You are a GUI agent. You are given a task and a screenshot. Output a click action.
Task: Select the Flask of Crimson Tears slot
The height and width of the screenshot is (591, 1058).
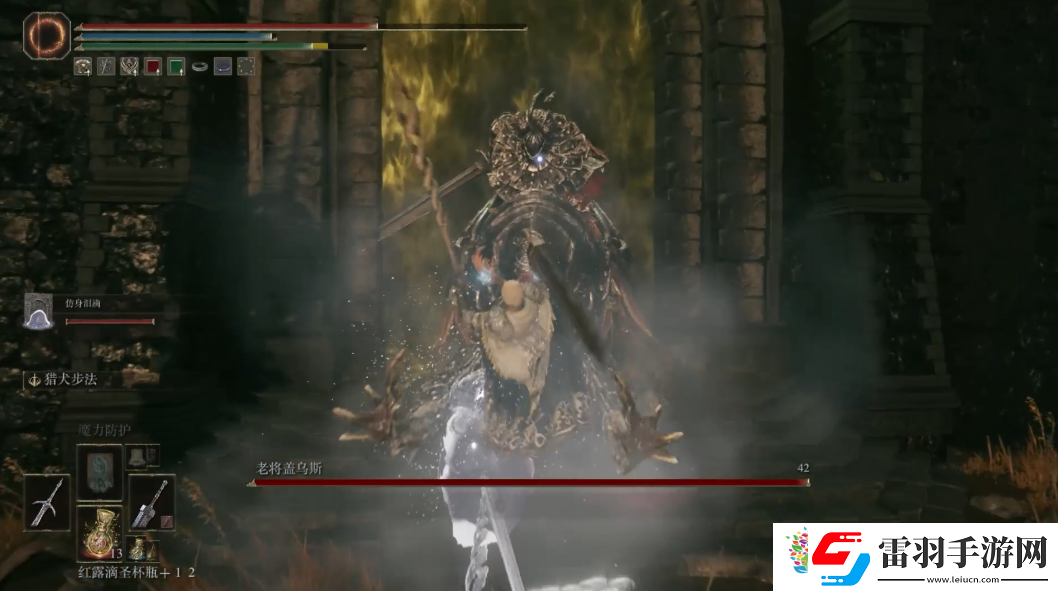coord(100,529)
